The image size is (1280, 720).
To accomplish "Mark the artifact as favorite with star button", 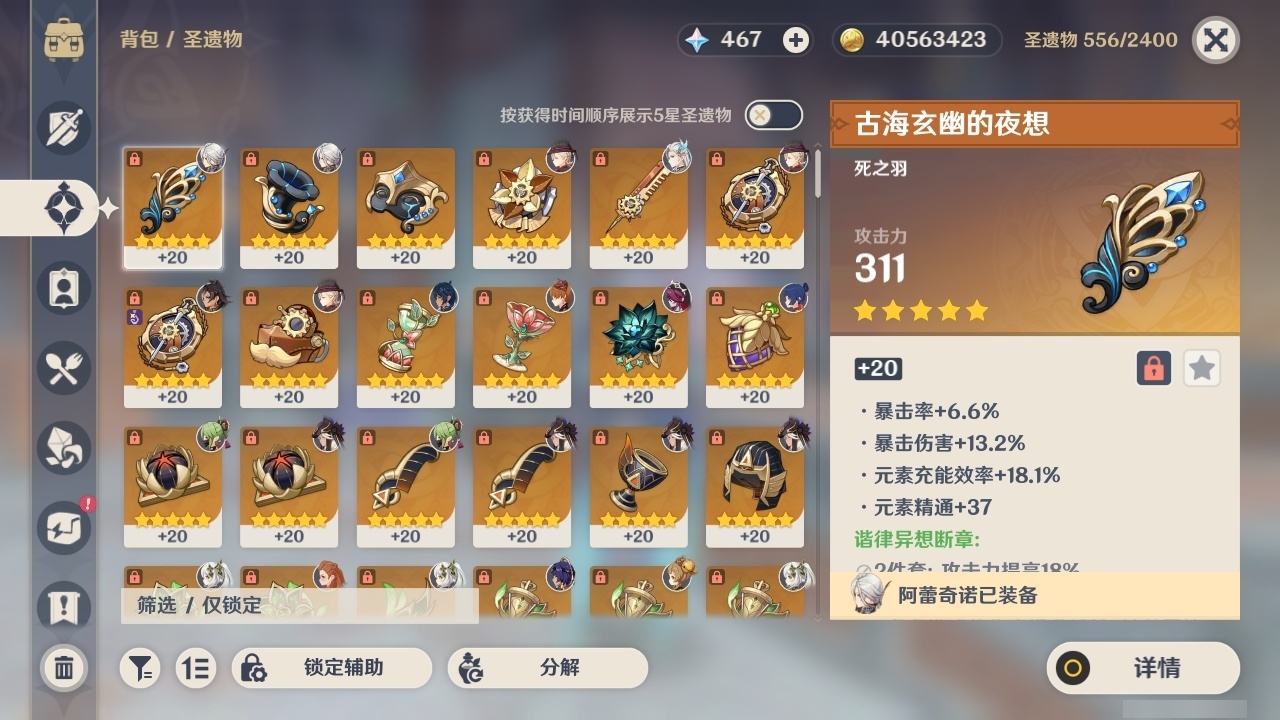I will click(1201, 368).
